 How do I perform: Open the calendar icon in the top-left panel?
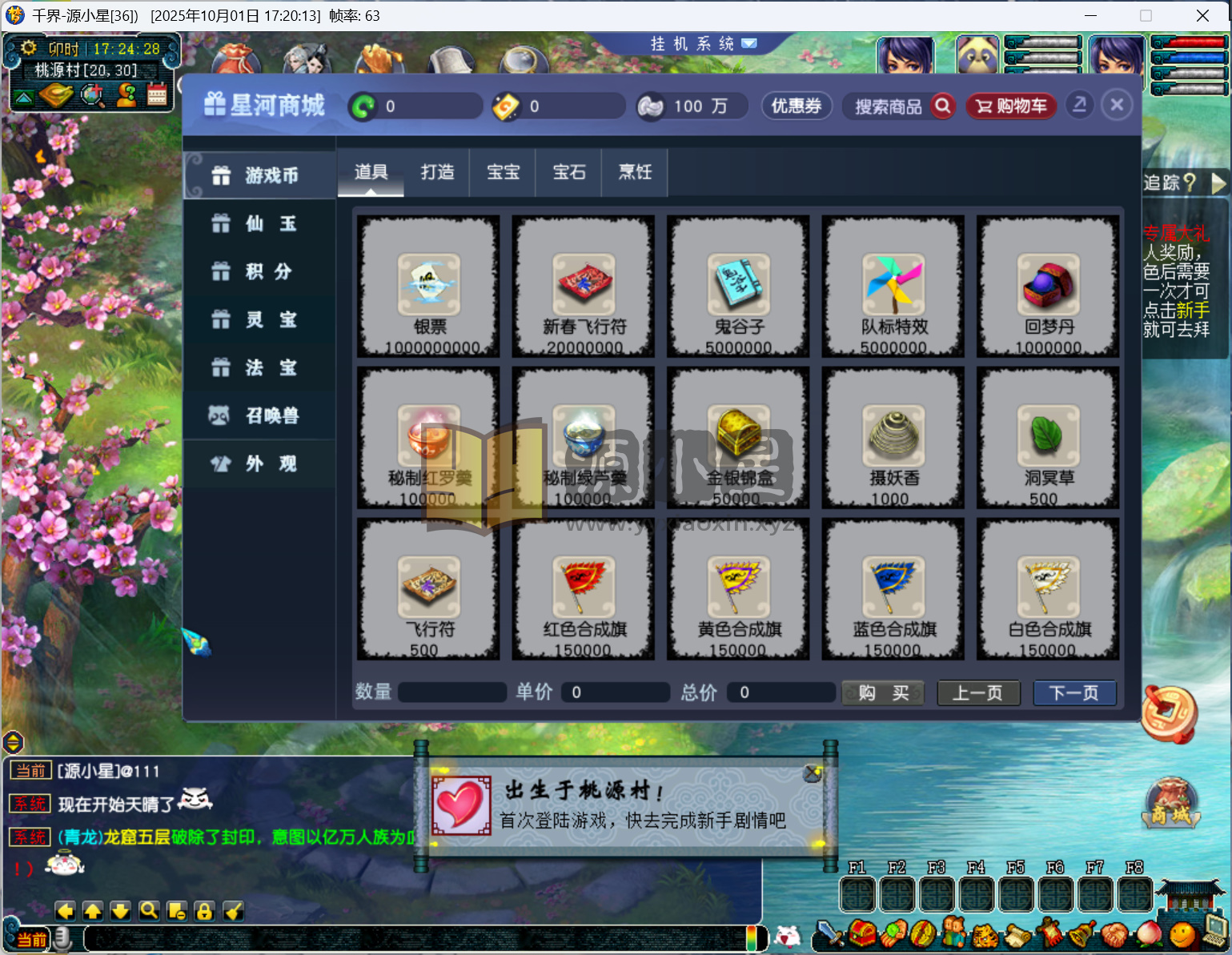(157, 95)
